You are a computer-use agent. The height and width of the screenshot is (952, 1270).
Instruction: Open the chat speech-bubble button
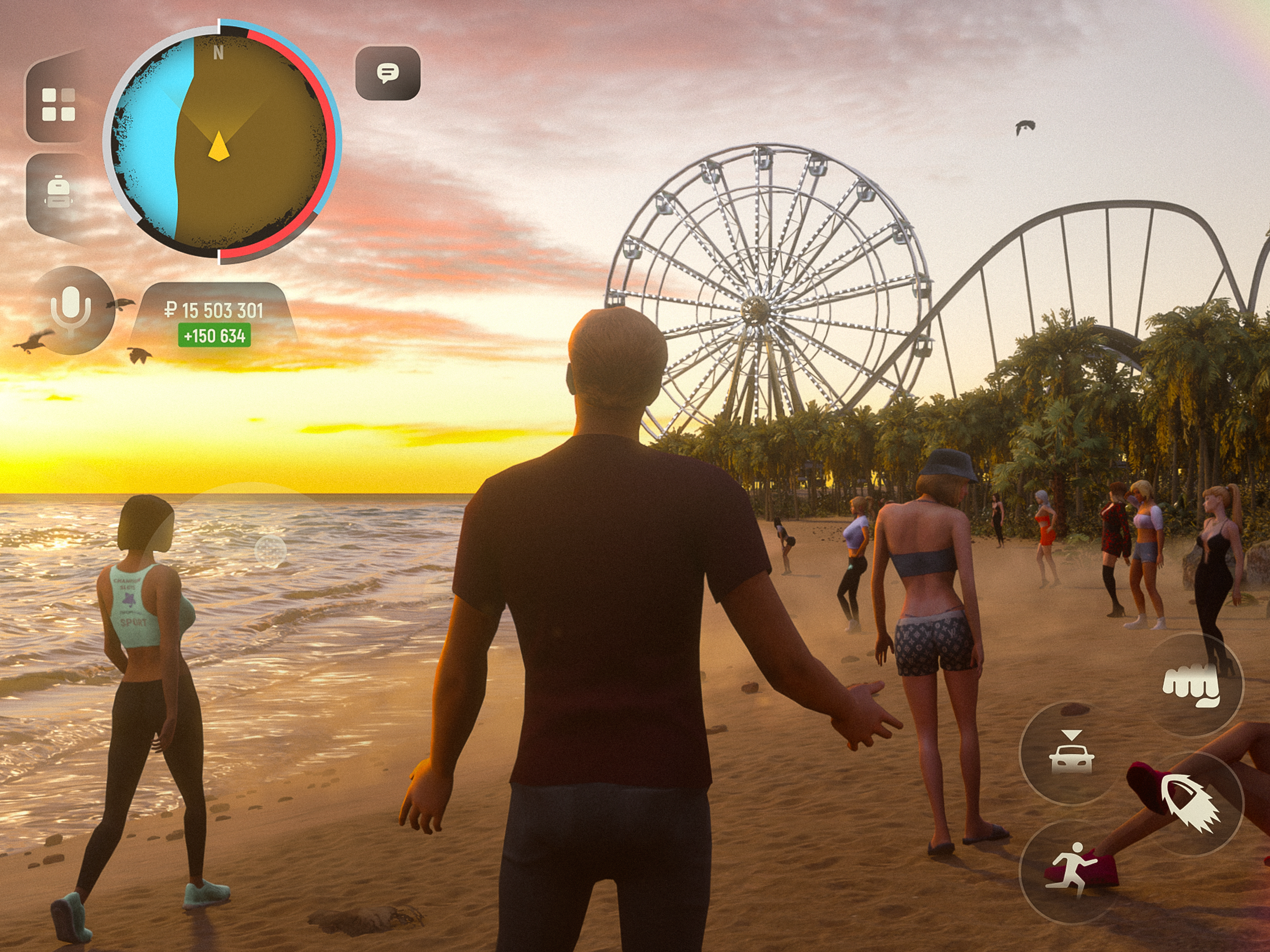coord(388,73)
